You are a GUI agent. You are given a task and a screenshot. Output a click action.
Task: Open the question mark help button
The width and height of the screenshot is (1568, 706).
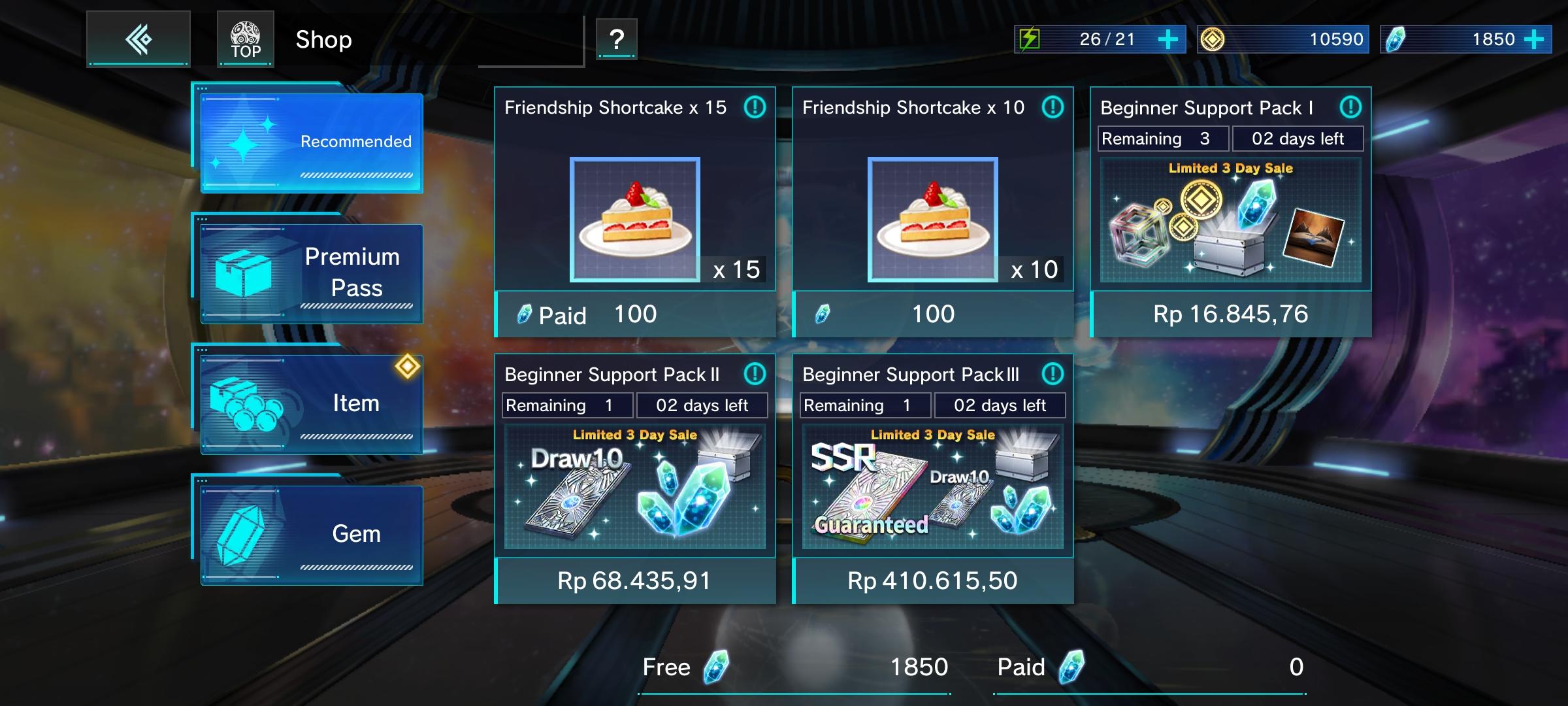616,39
